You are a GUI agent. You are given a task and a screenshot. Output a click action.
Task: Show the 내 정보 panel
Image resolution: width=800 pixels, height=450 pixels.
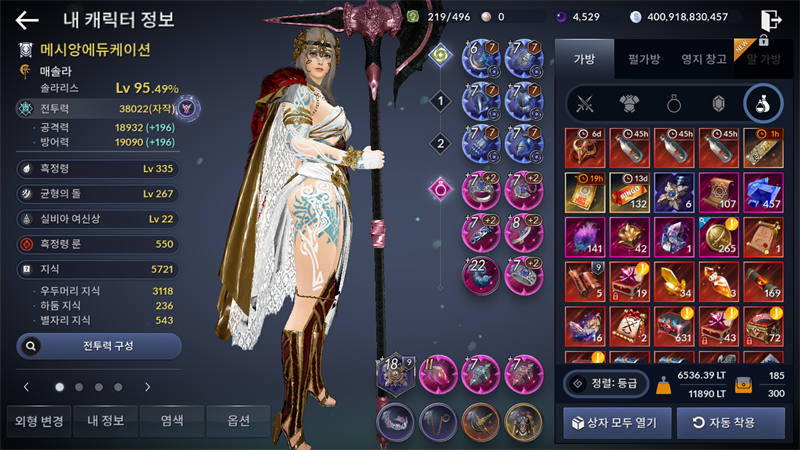coord(105,422)
